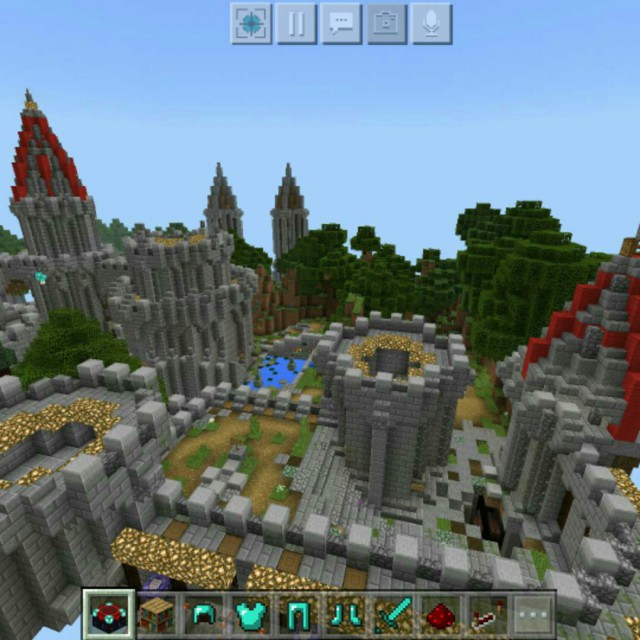This screenshot has width=640, height=640.
Task: Select the bookshelf hotbar slot
Action: (156, 614)
